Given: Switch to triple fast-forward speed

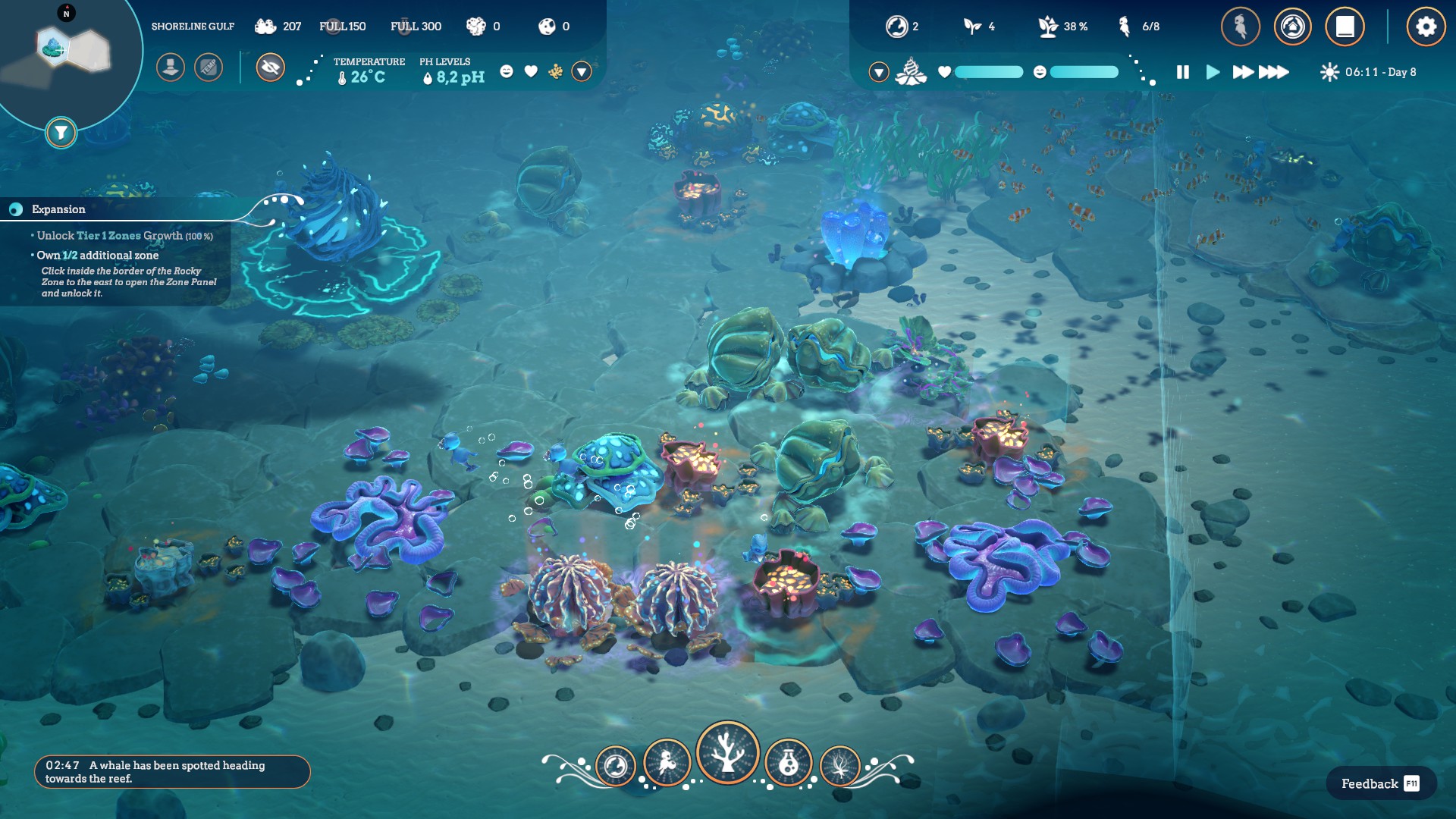Looking at the screenshot, I should click(1274, 72).
